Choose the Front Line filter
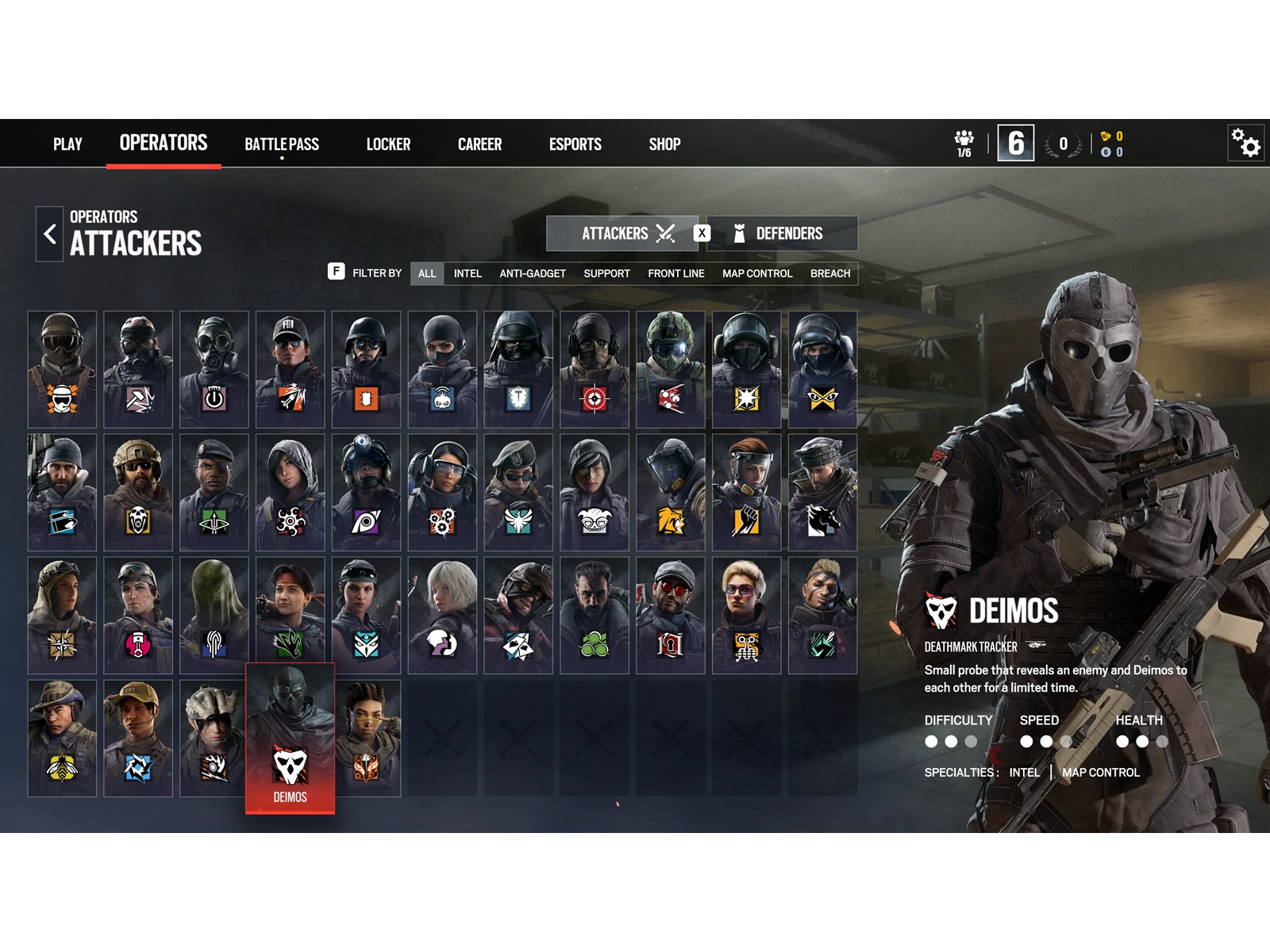1270x952 pixels. pos(676,274)
